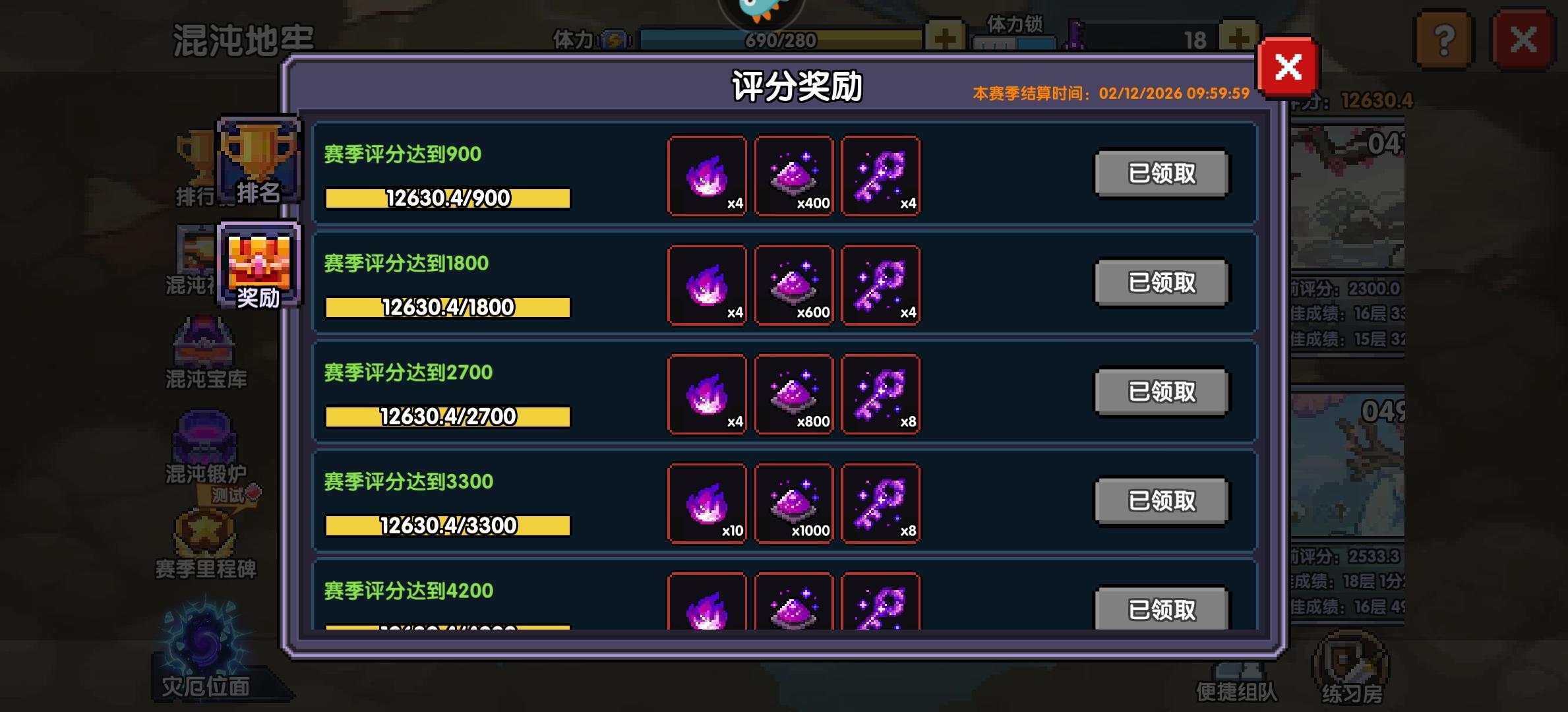The height and width of the screenshot is (712, 1568).
Task: View the purple flame x4 reward icon
Action: [x=709, y=176]
